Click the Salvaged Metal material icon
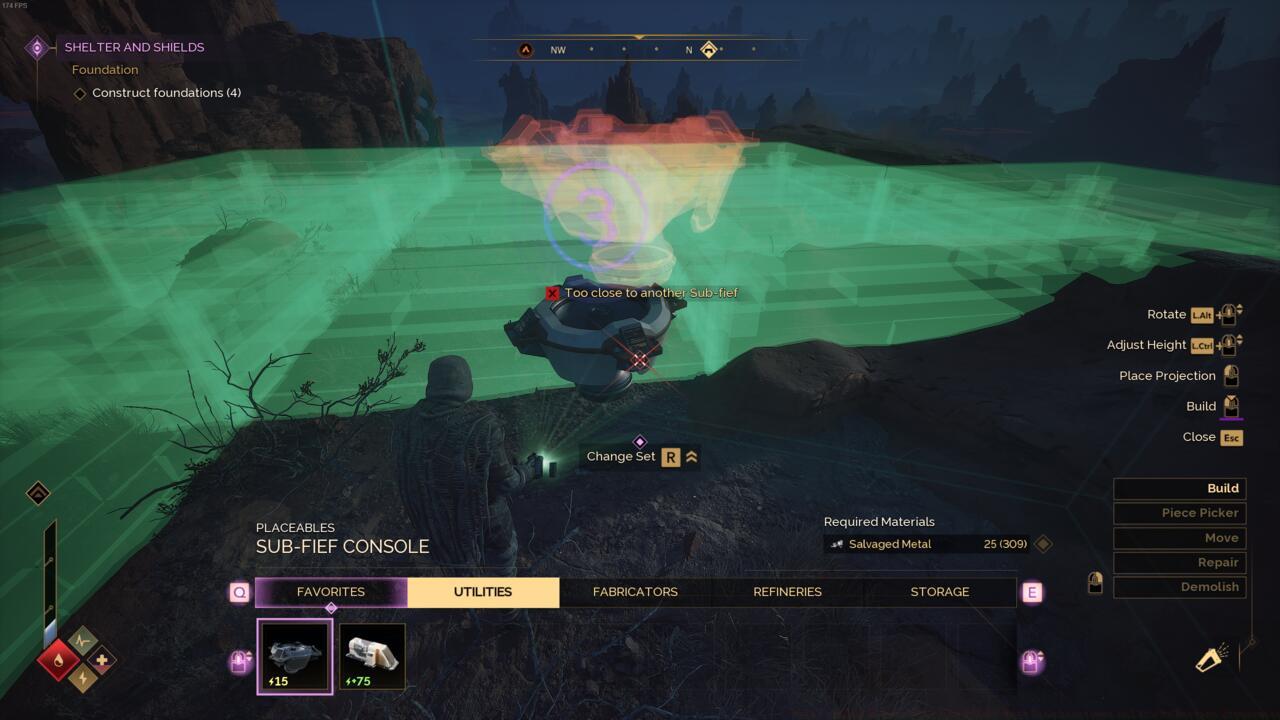This screenshot has width=1280, height=720. [836, 543]
